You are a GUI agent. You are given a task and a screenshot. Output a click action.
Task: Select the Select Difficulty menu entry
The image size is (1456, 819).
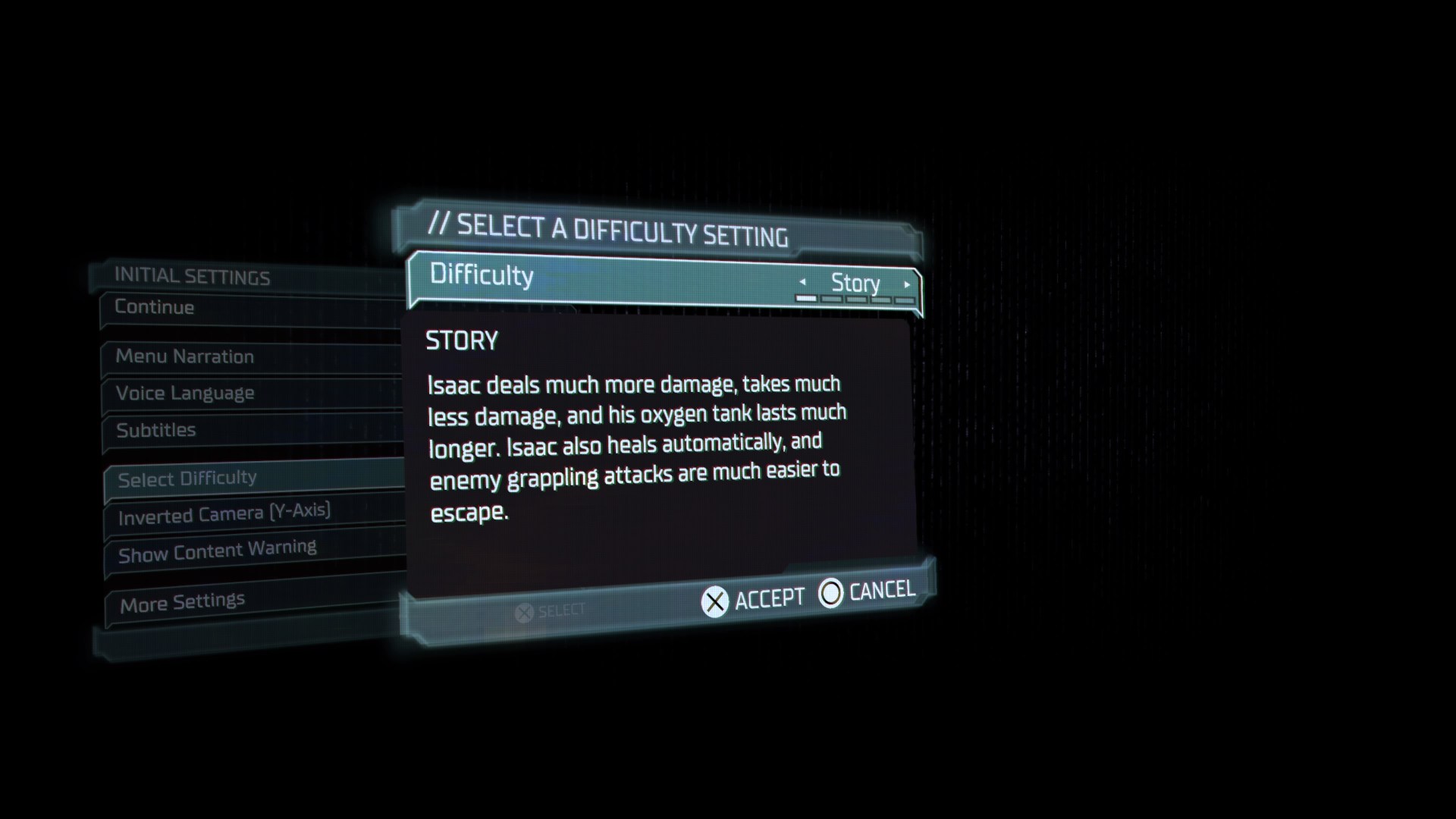[x=187, y=478]
